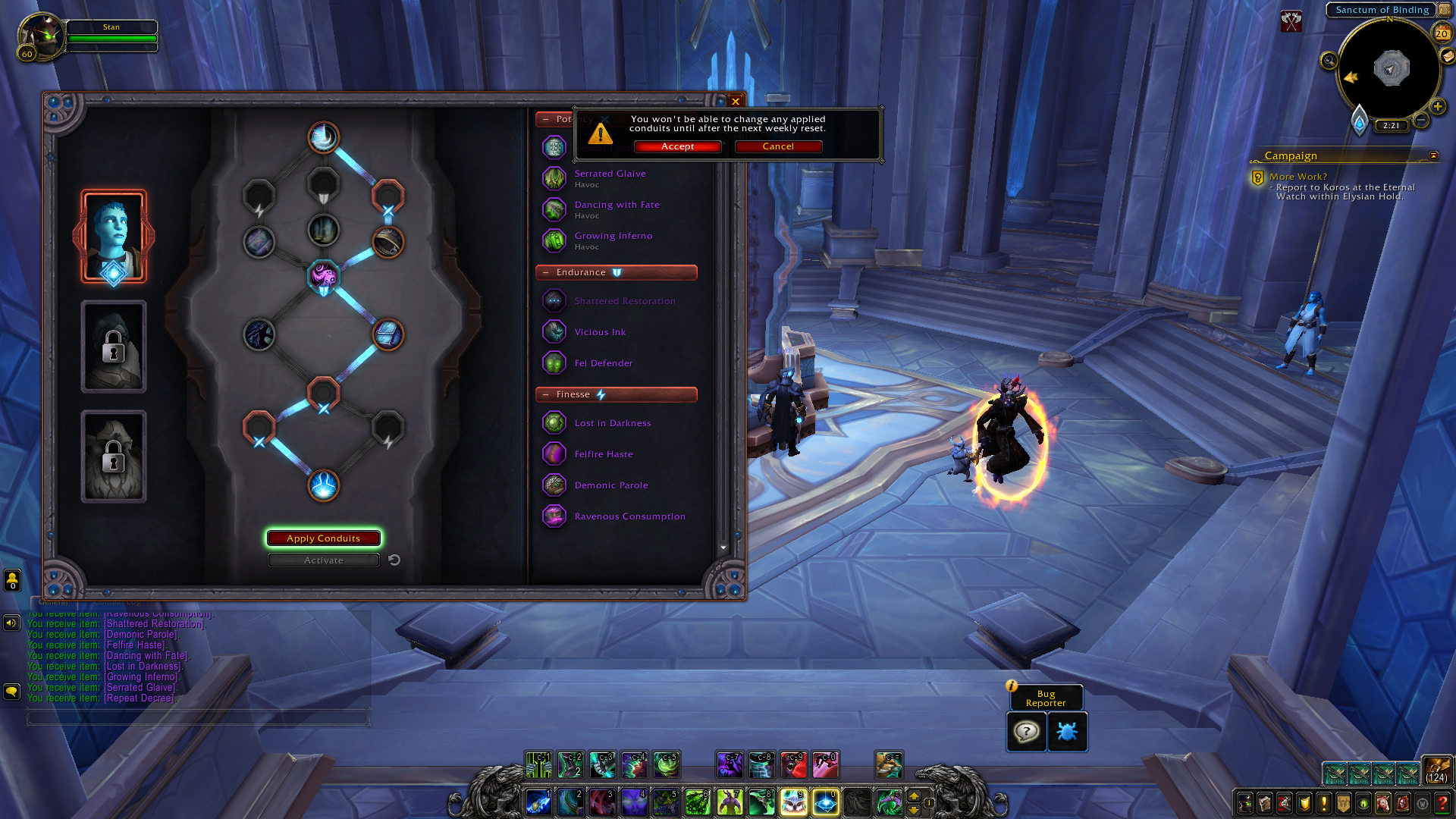The height and width of the screenshot is (819, 1456).
Task: Pick the Growing Inferno conduit
Action: click(613, 236)
